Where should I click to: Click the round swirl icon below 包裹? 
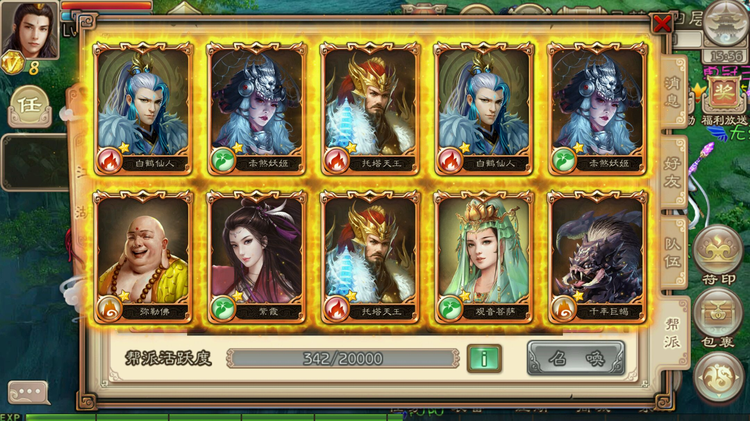point(718,378)
